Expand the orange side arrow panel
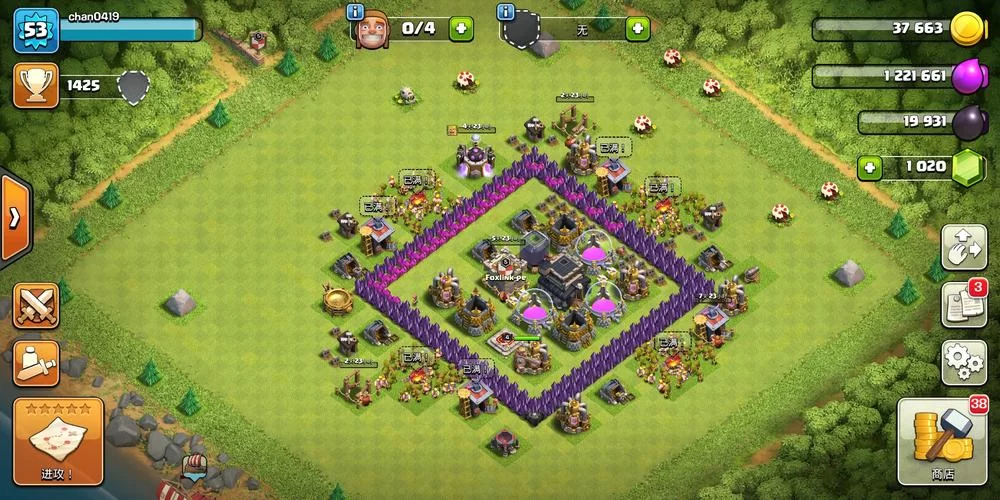The image size is (1000, 500). click(x=15, y=216)
